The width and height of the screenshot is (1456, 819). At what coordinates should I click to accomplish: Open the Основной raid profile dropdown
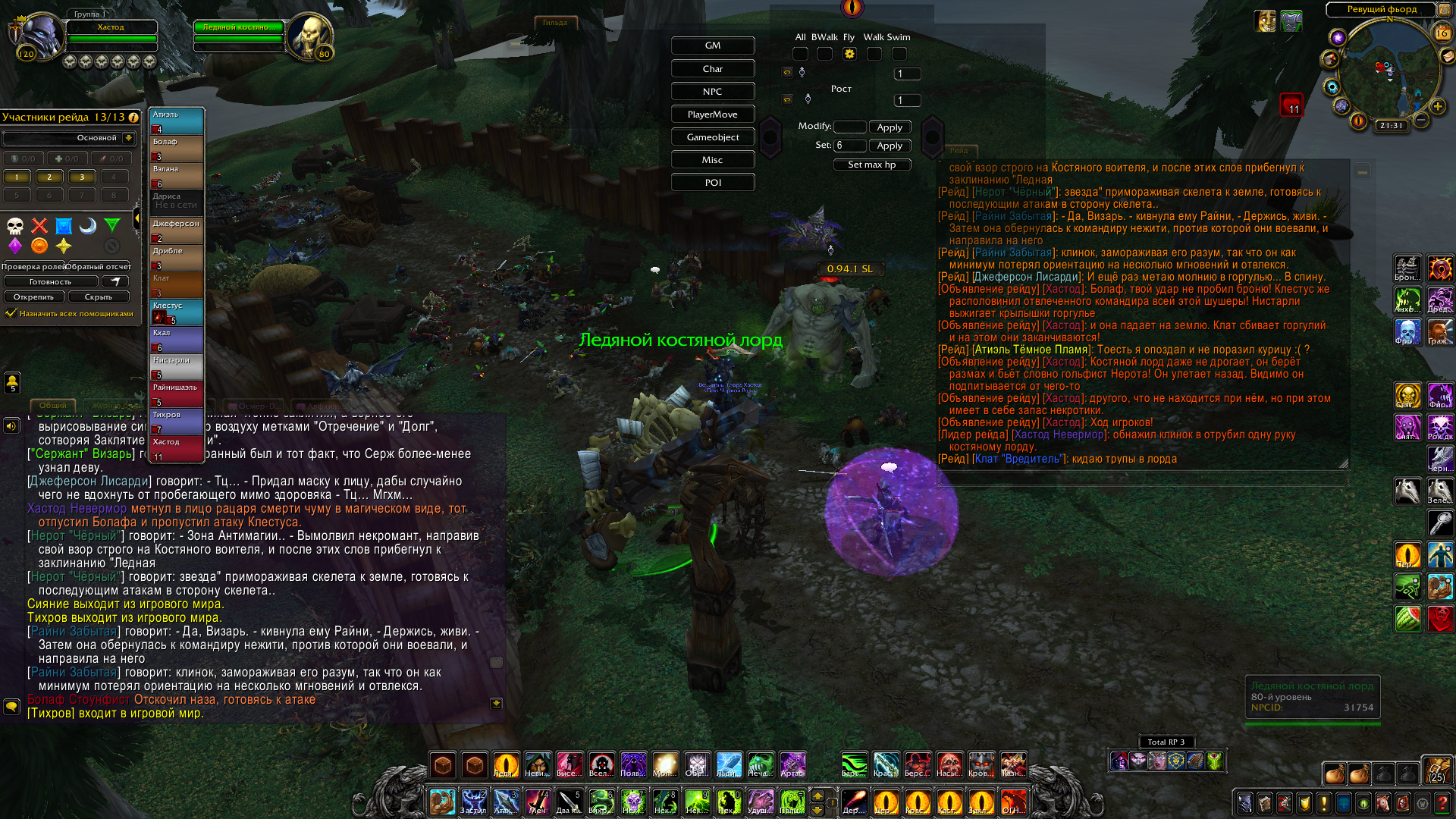click(x=129, y=138)
